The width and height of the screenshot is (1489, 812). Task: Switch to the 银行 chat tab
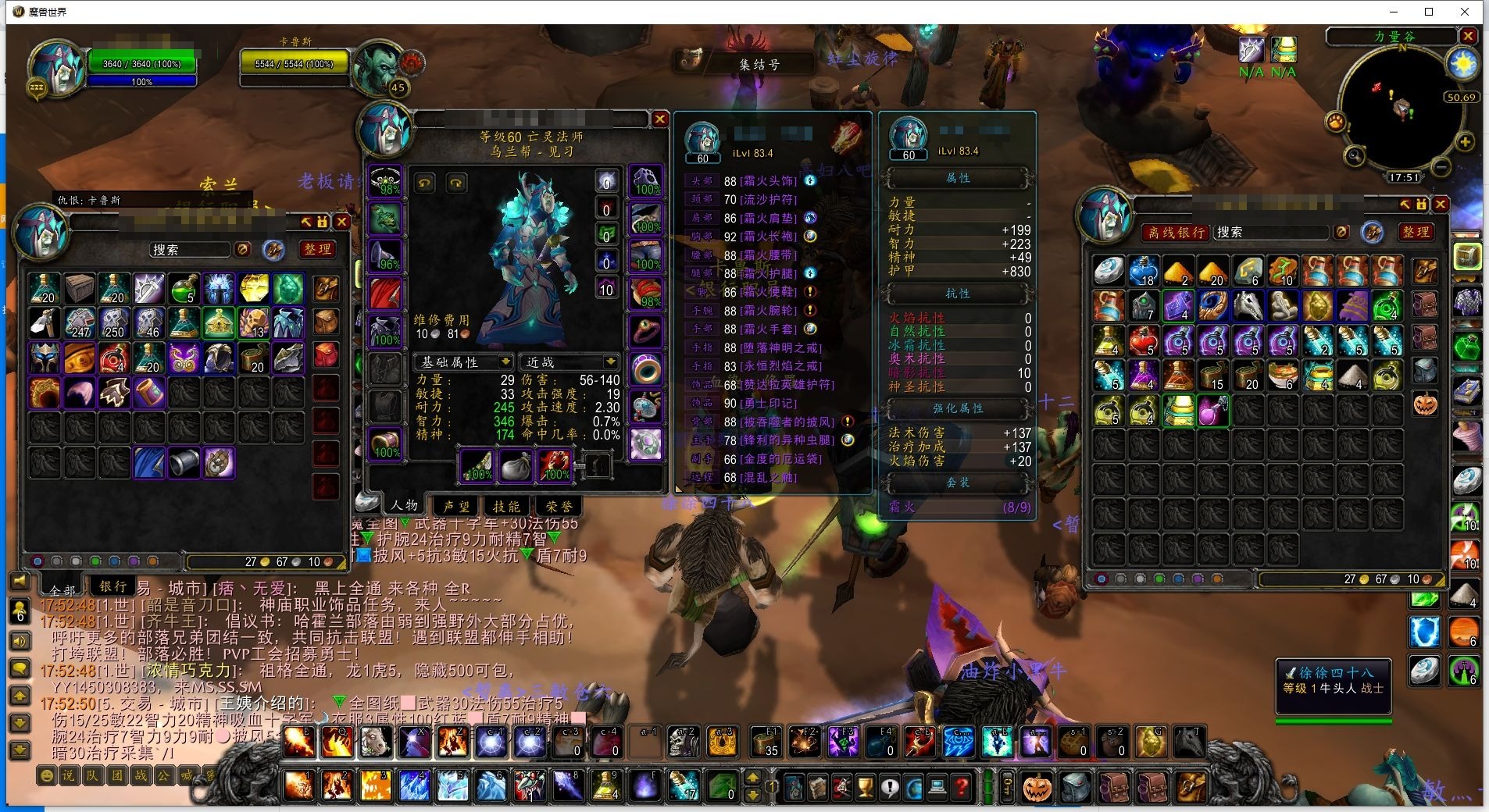pos(113,586)
